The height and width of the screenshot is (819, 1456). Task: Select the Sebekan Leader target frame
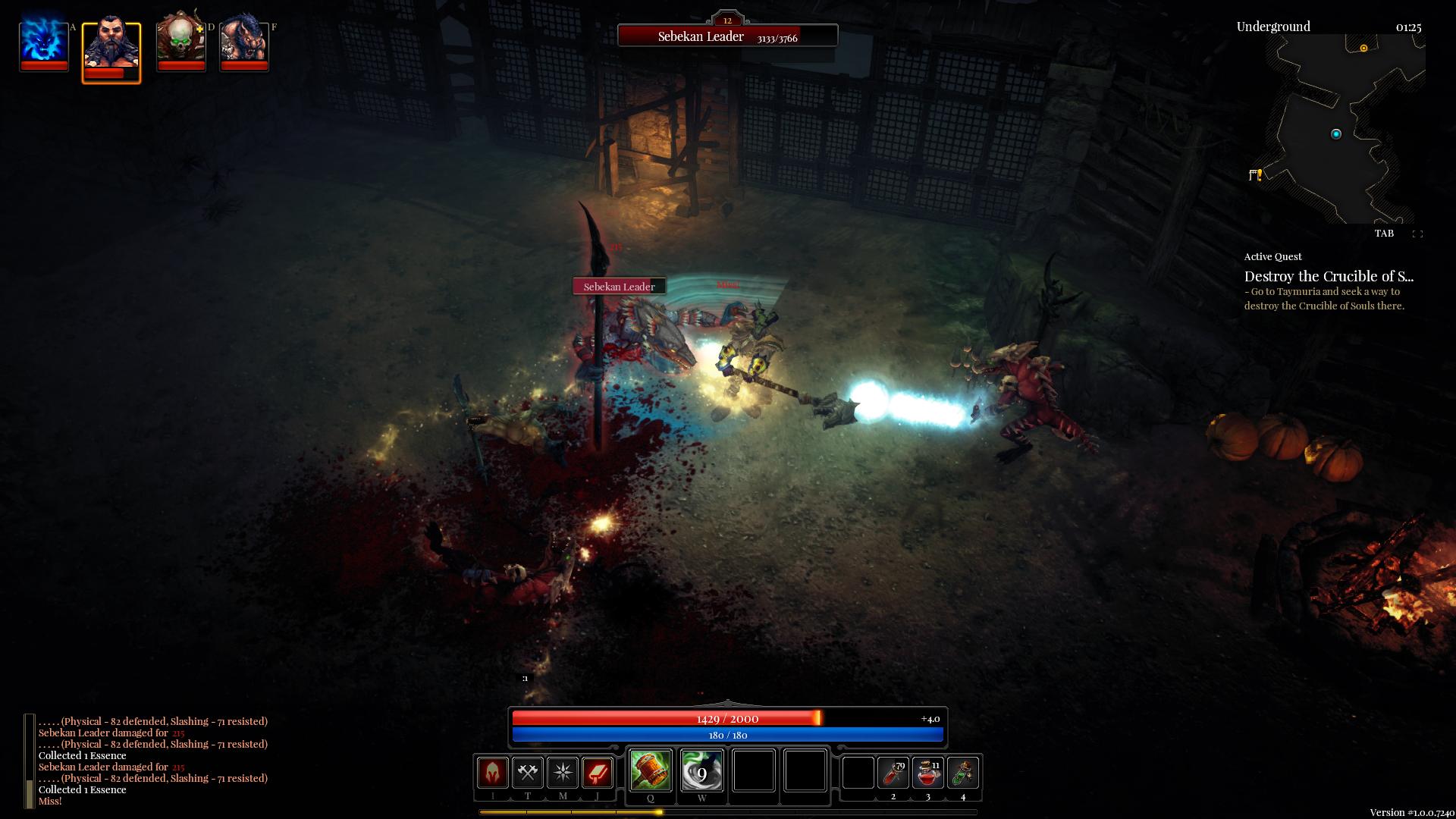tap(727, 36)
